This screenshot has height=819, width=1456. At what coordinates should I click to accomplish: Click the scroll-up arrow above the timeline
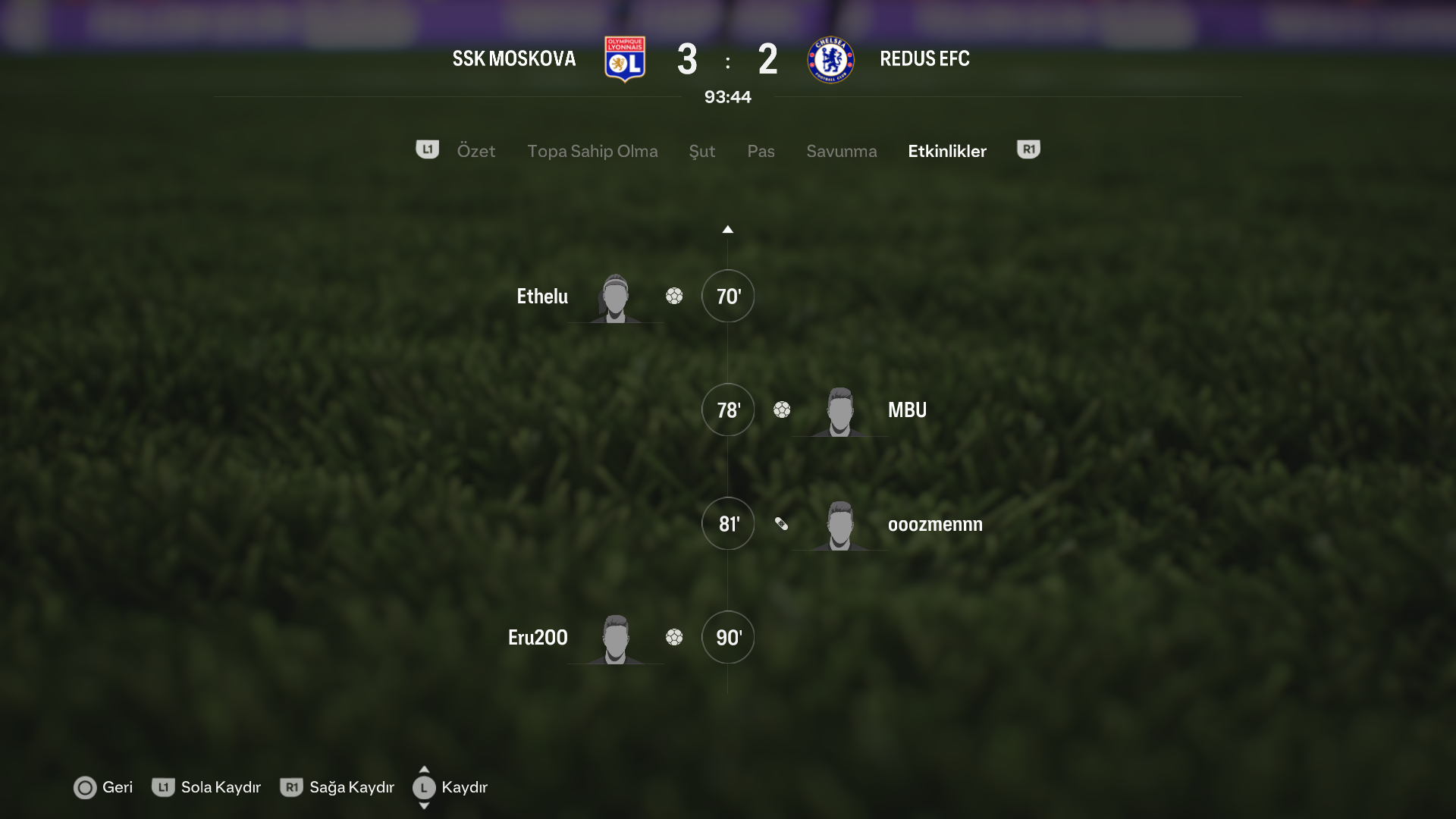[727, 229]
